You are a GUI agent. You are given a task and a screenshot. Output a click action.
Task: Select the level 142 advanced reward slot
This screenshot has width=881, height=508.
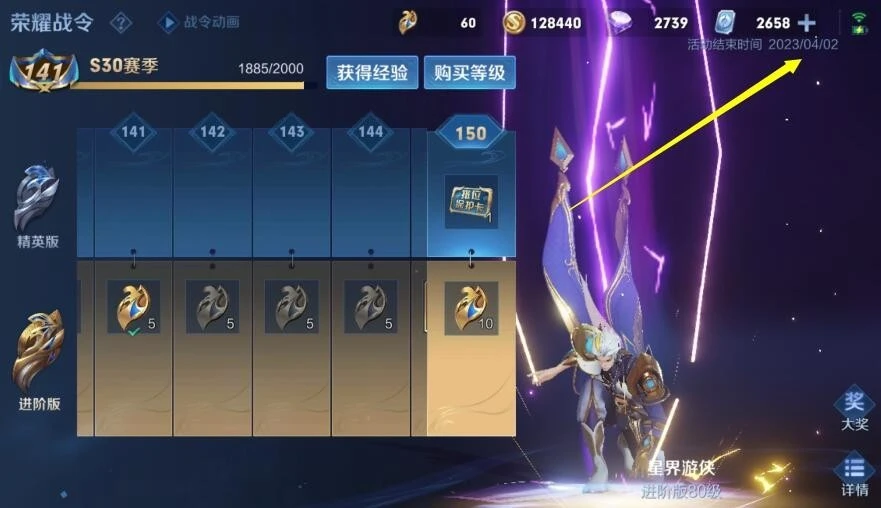(x=212, y=306)
